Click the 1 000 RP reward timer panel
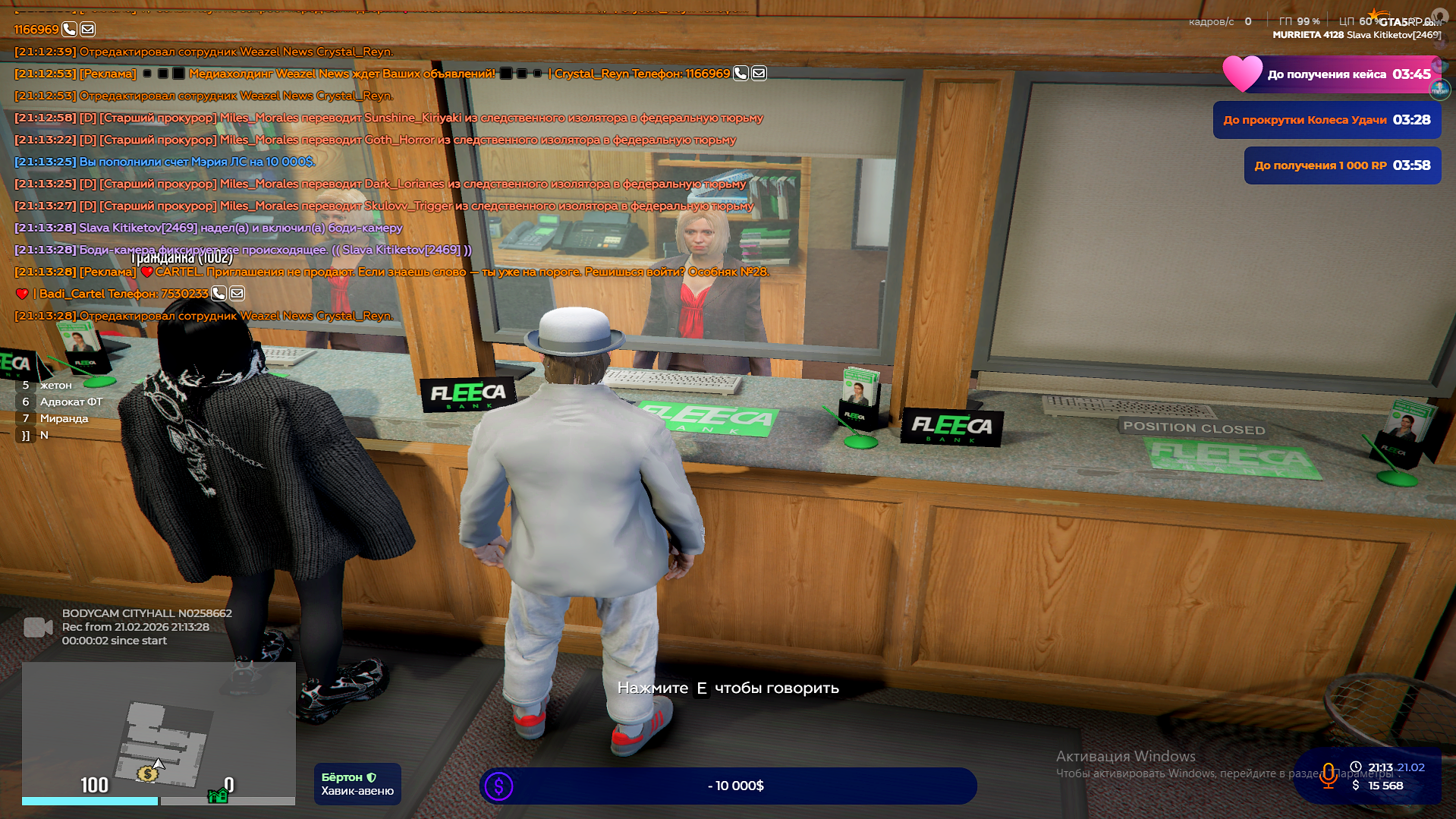The height and width of the screenshot is (819, 1456). (1341, 165)
